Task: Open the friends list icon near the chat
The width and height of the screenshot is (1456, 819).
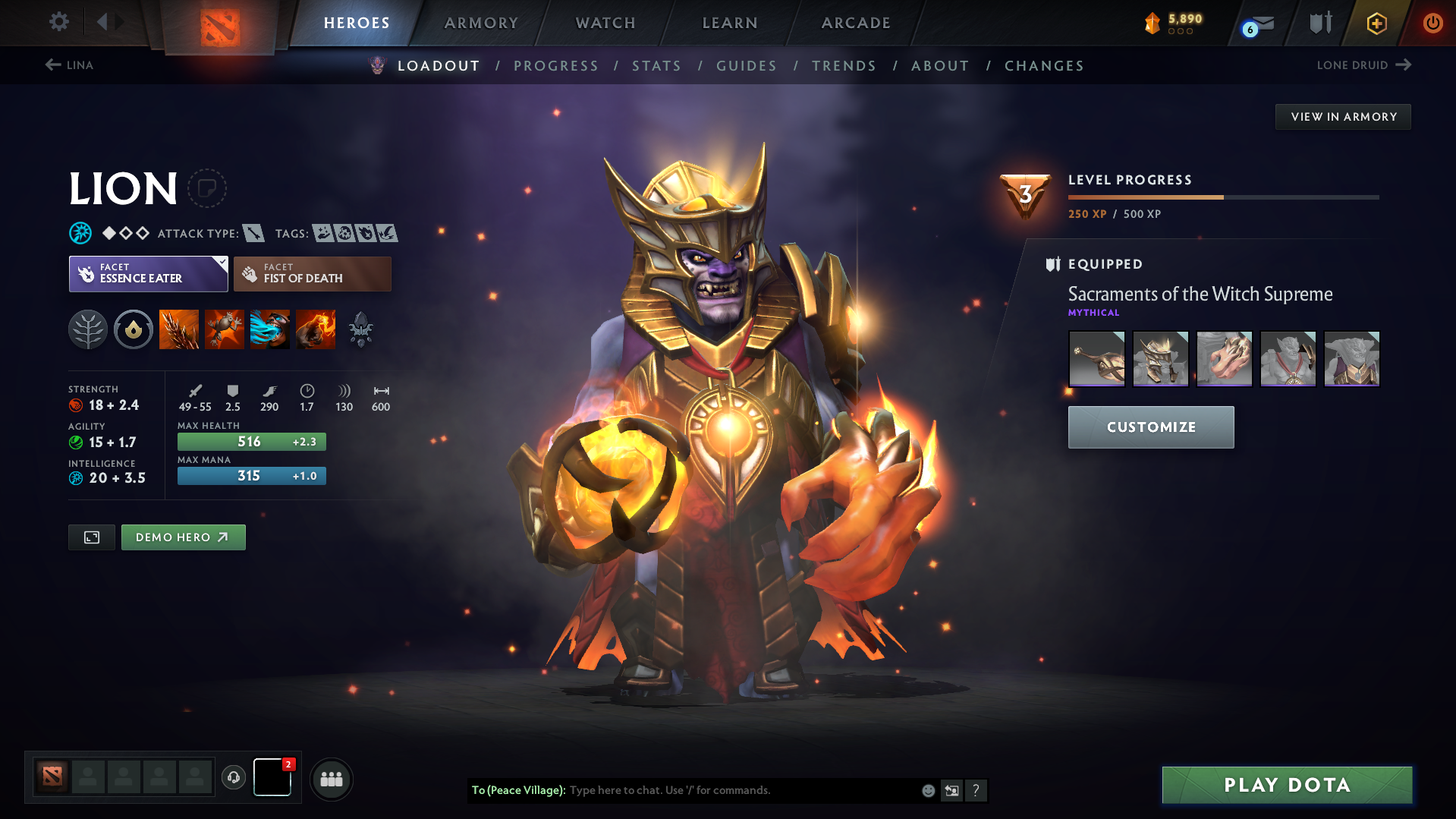Action: pyautogui.click(x=331, y=779)
